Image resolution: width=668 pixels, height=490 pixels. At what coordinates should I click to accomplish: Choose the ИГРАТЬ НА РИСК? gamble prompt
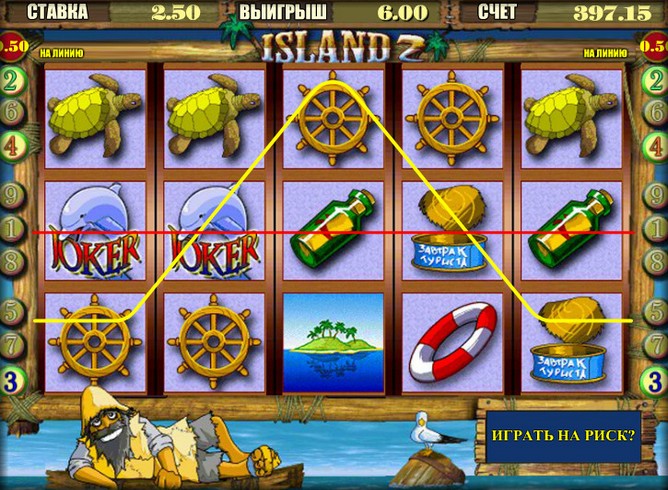(x=563, y=436)
